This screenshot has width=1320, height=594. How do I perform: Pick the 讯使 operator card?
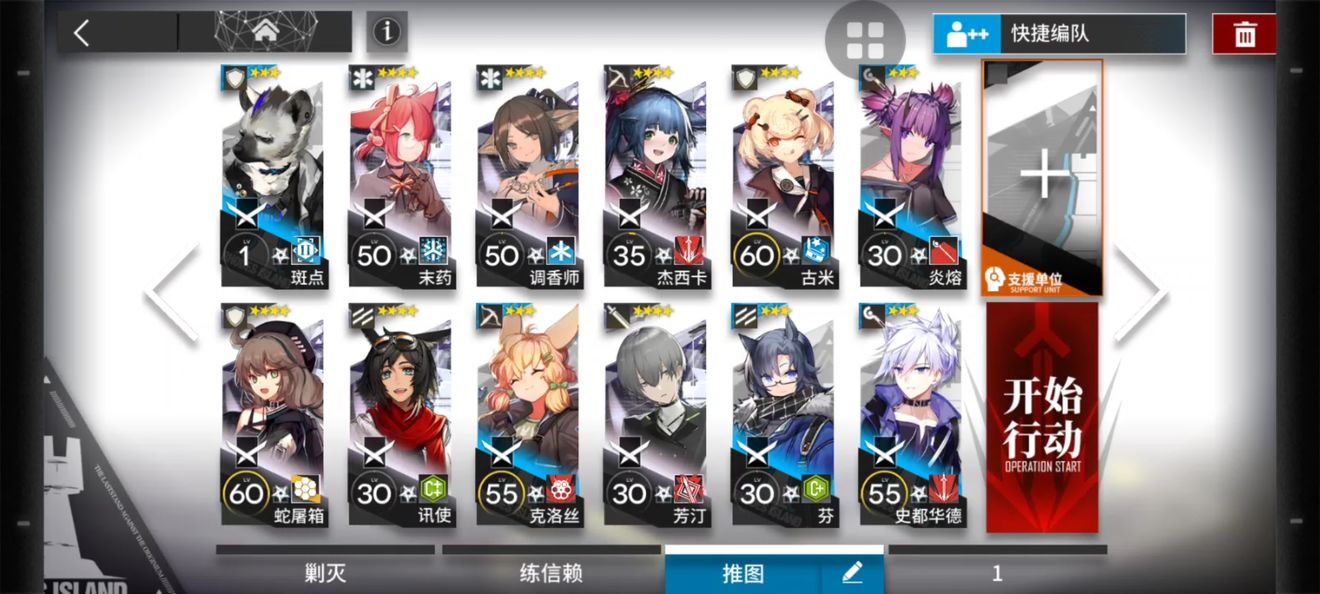(x=400, y=415)
